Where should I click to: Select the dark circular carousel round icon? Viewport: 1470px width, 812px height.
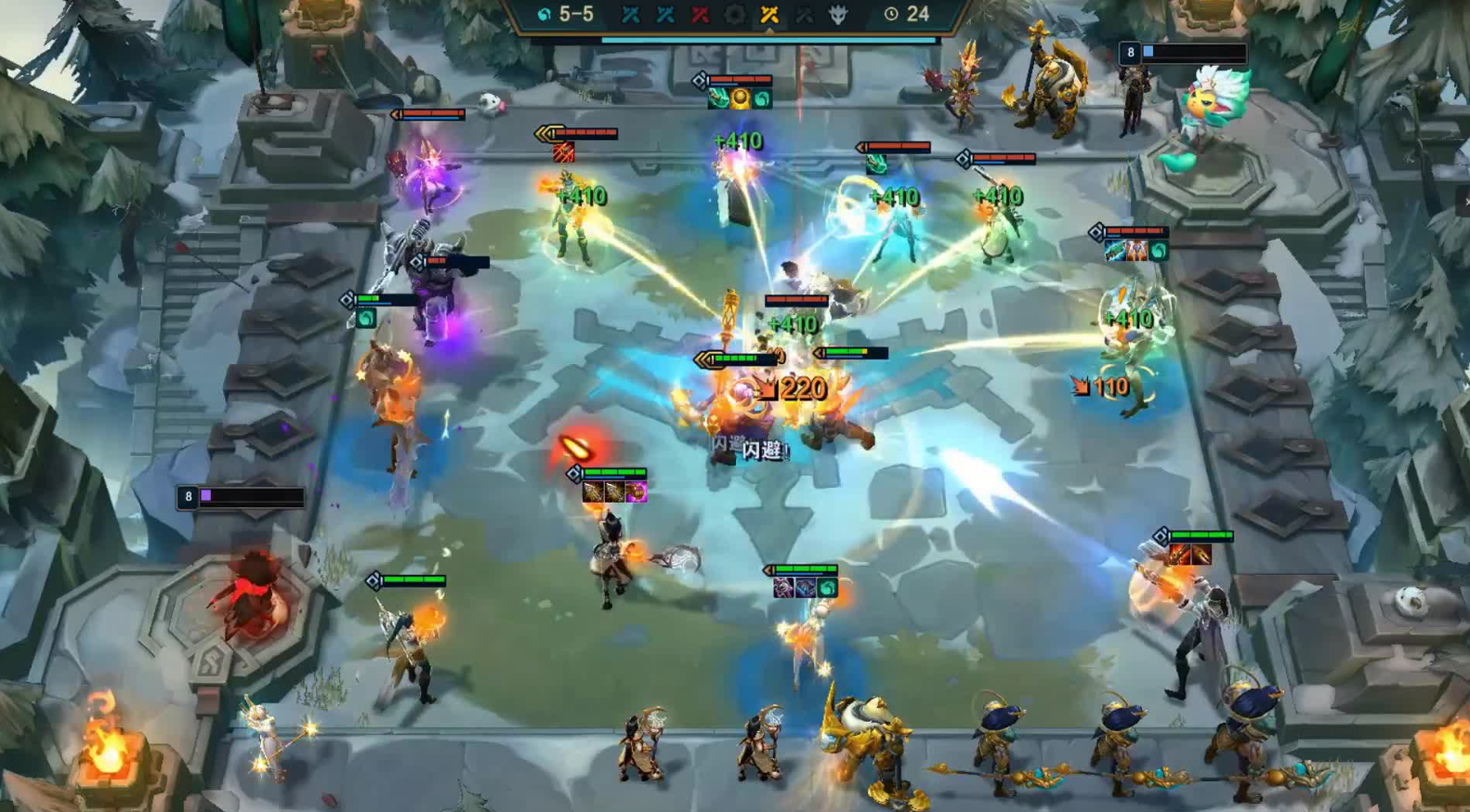tap(735, 15)
